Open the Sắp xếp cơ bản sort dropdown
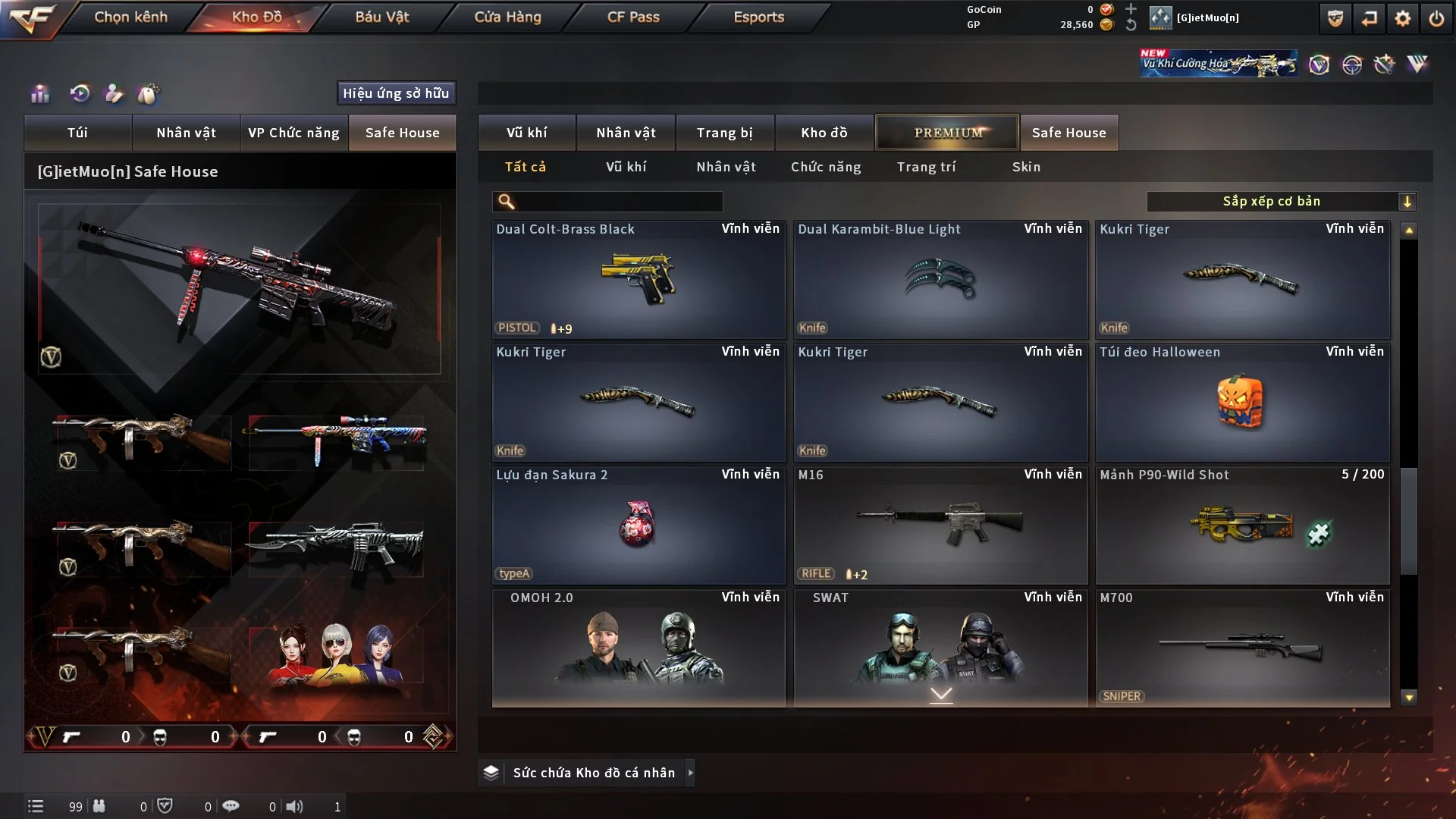1456x819 pixels. click(1281, 202)
